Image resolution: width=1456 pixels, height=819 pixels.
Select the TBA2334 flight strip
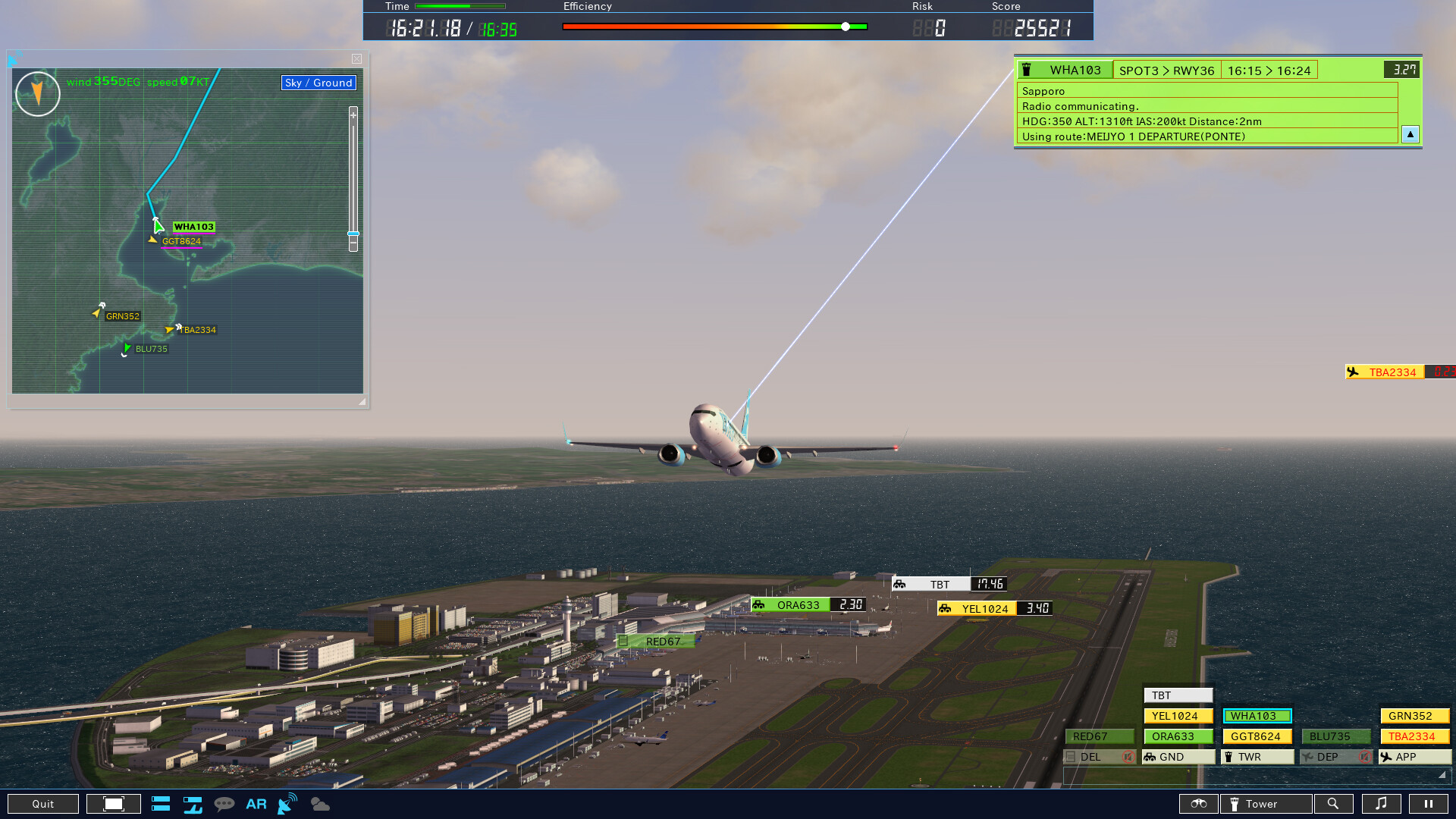coord(1414,736)
